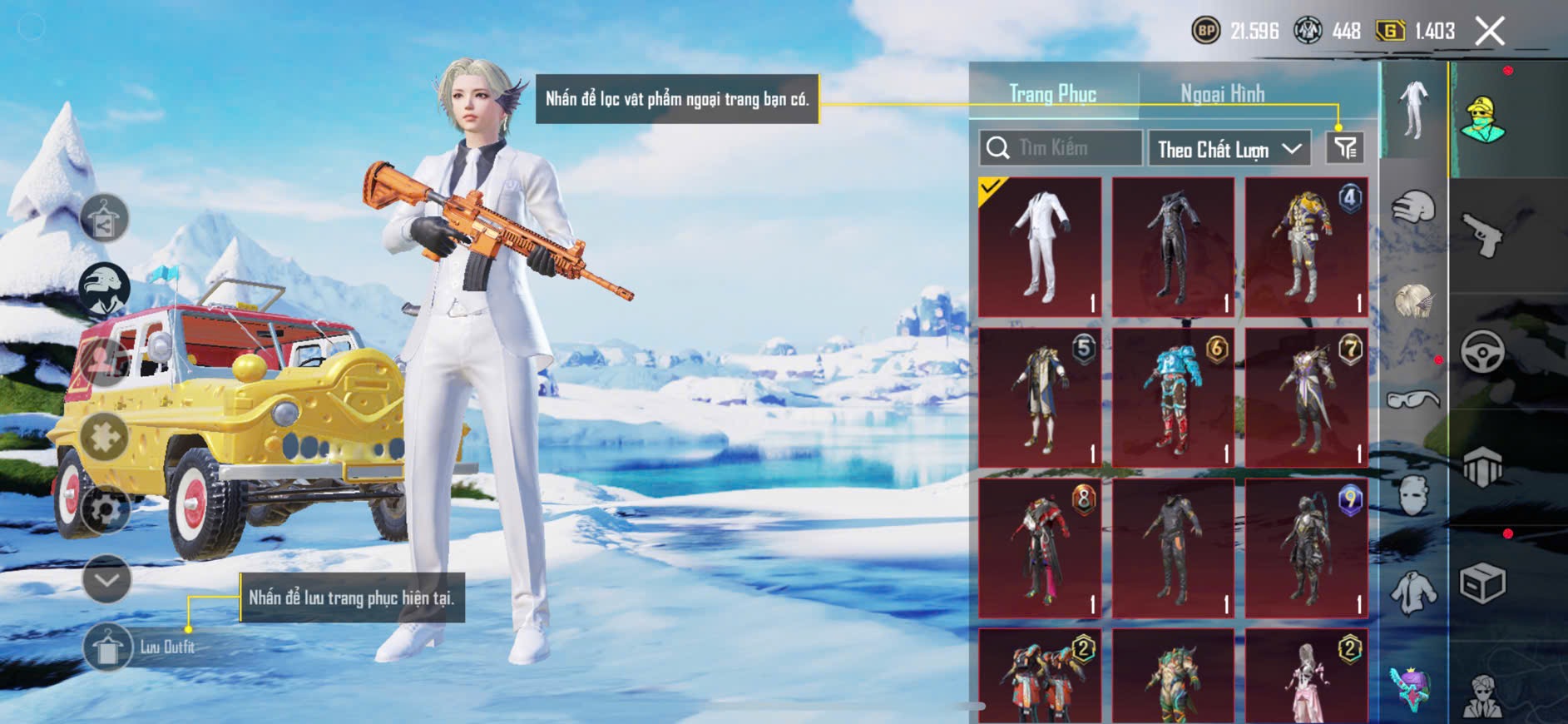The height and width of the screenshot is (724, 1568).
Task: Pick the level 8 red and black outfit
Action: pos(1040,548)
